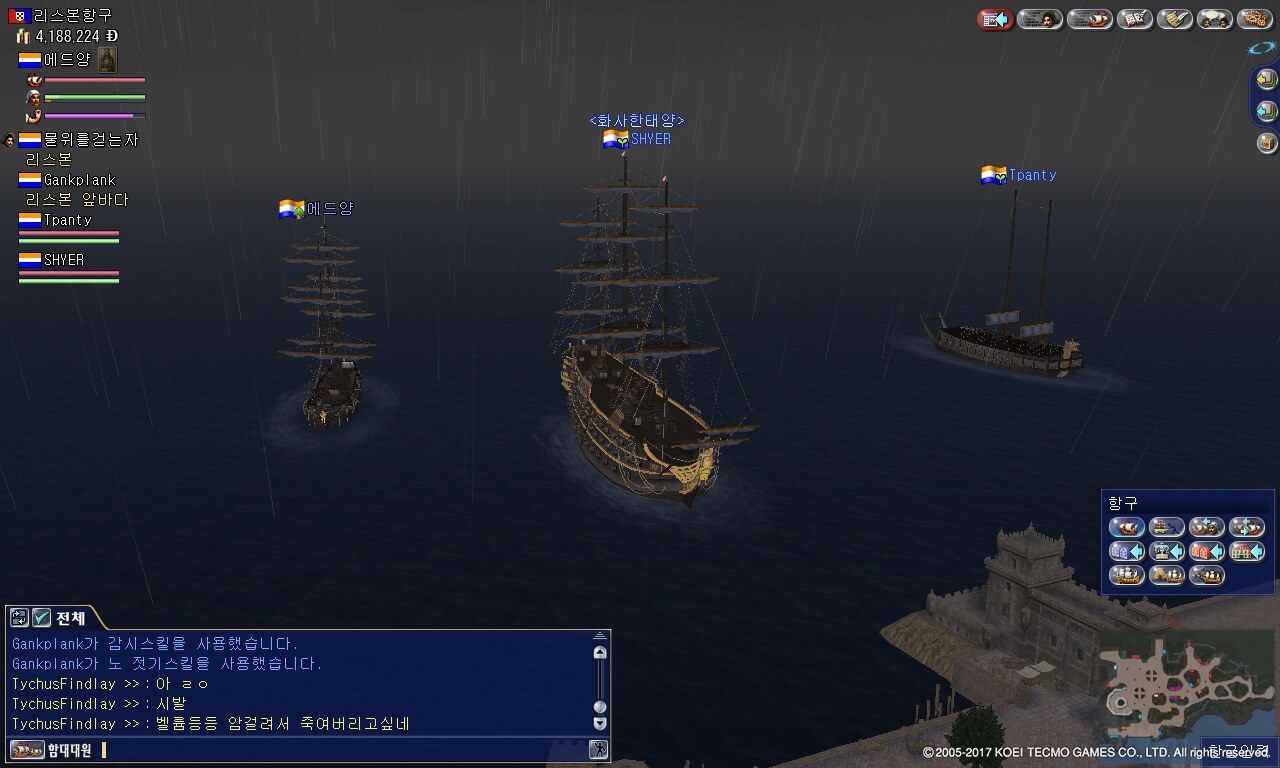Open the treasure chest item button
Image resolution: width=1280 pixels, height=768 pixels.
(1267, 143)
